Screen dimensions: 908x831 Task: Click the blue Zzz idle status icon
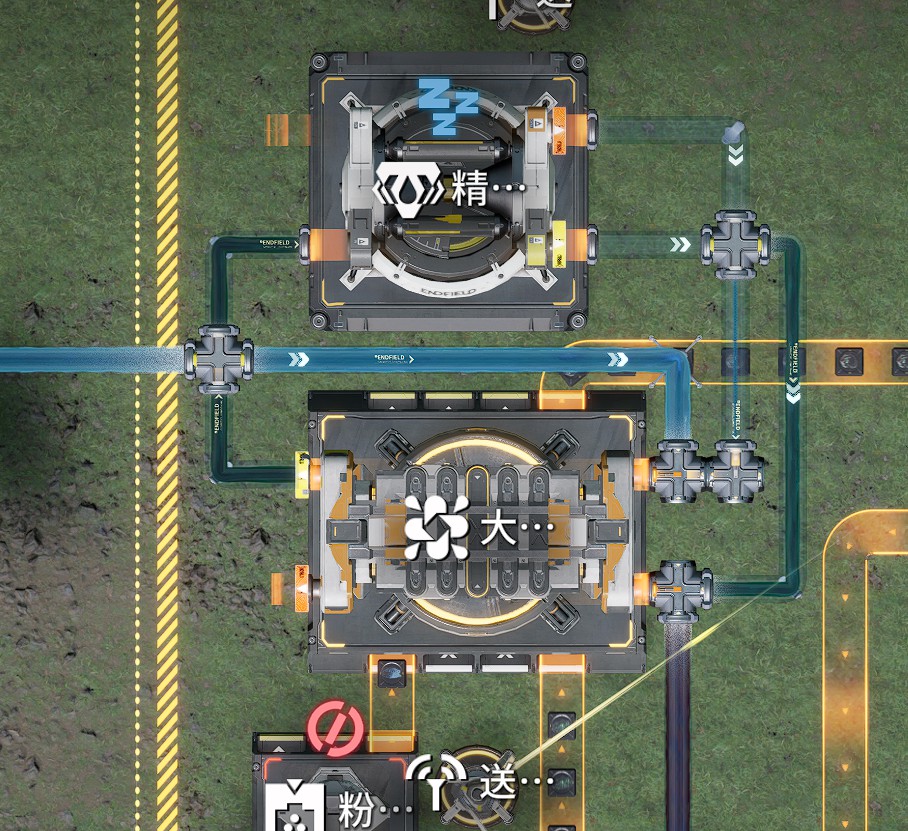[447, 105]
